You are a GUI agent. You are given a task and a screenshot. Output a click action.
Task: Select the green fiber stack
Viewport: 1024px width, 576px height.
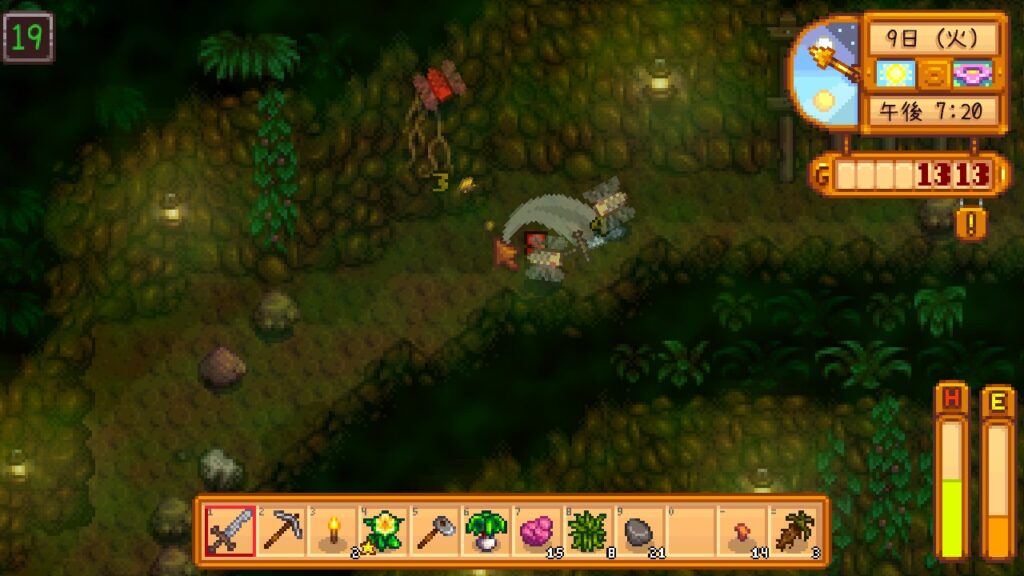(588, 530)
